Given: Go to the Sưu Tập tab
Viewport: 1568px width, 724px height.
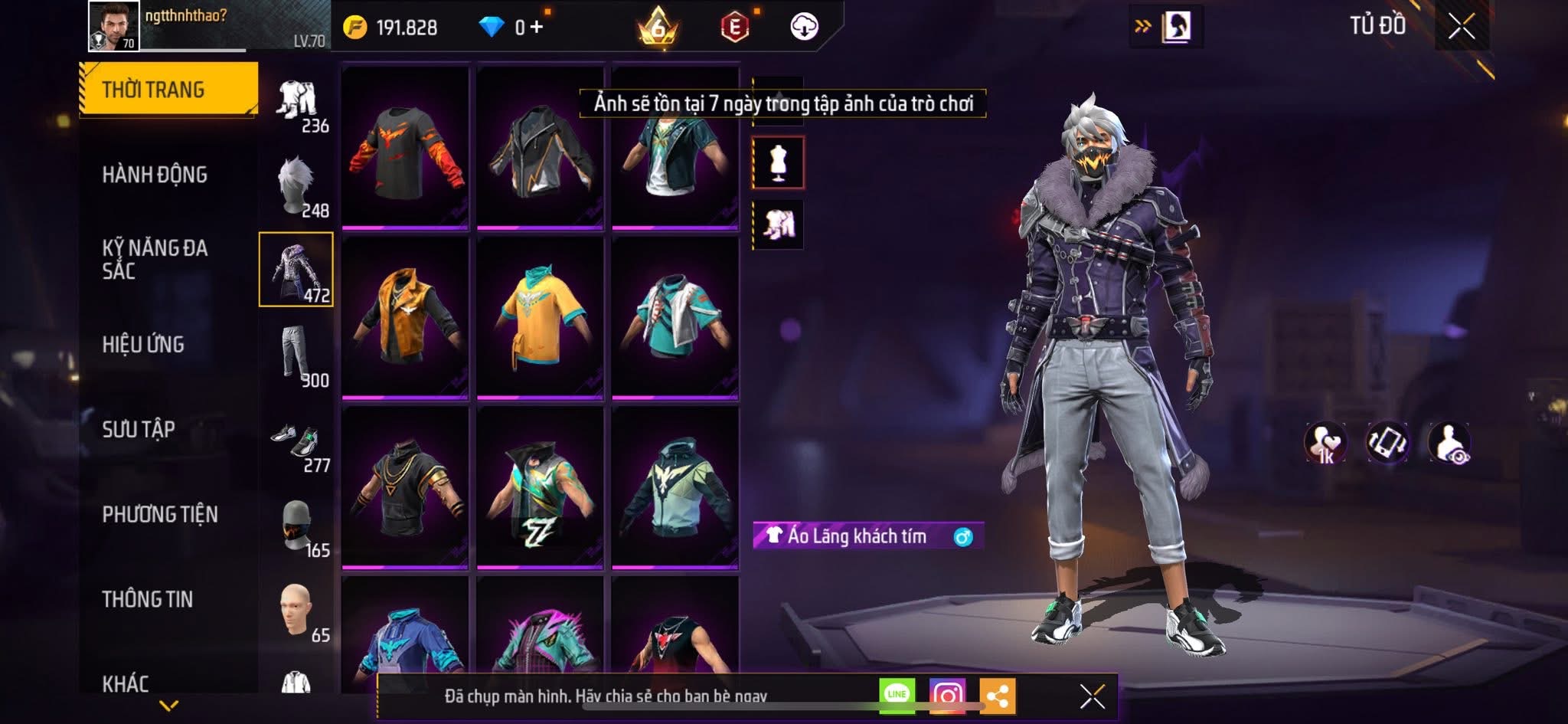Looking at the screenshot, I should 139,429.
